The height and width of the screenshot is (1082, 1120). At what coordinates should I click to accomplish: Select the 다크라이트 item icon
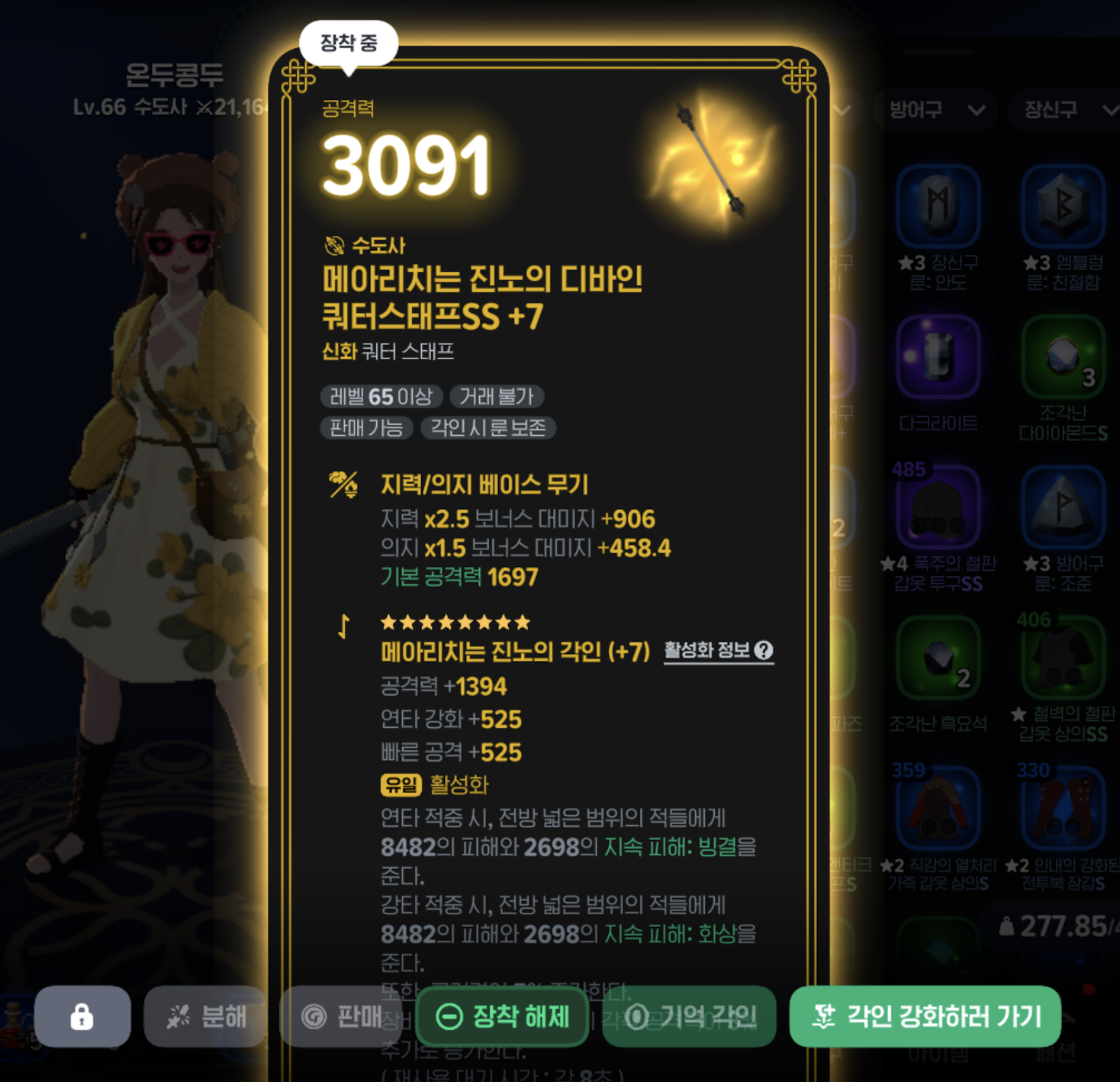point(939,357)
